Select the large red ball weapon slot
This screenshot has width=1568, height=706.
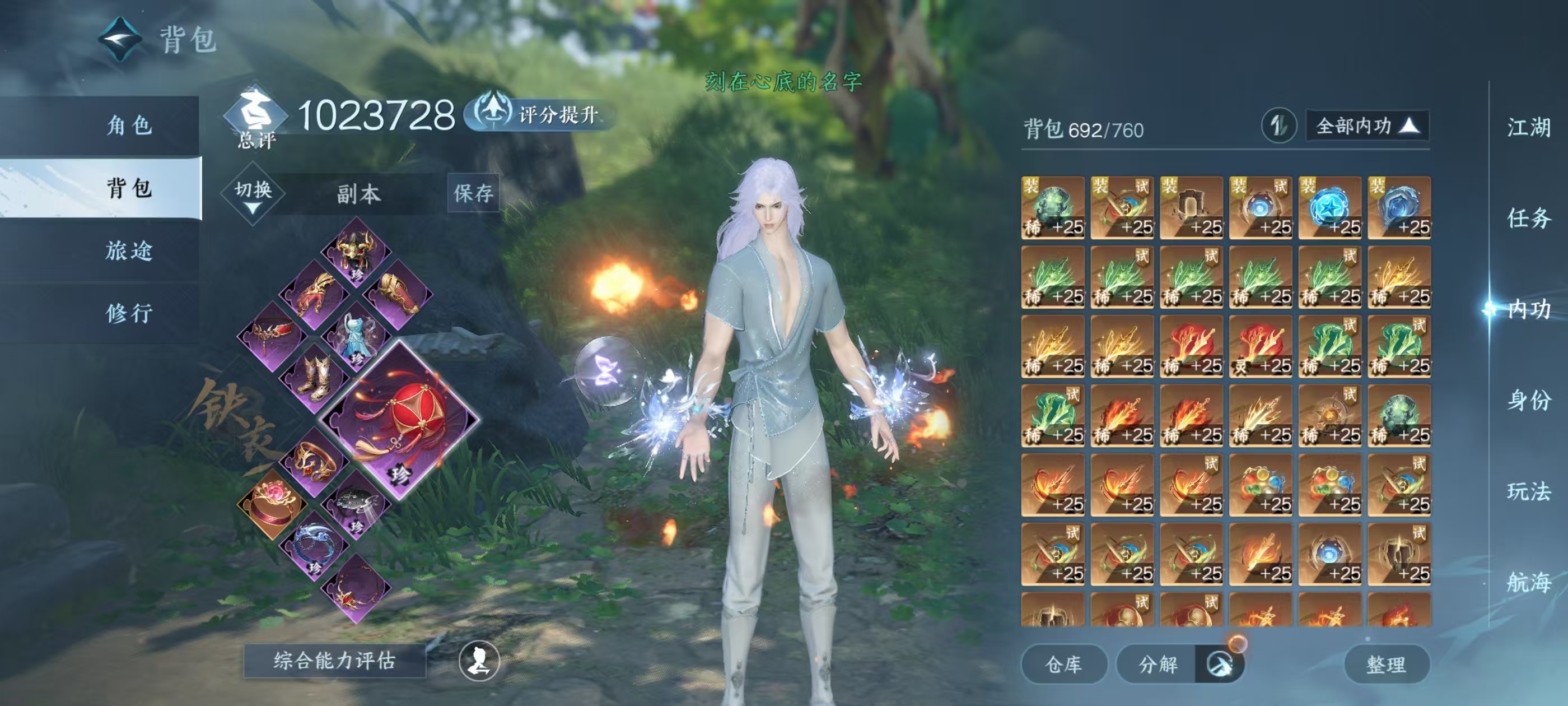click(x=400, y=419)
